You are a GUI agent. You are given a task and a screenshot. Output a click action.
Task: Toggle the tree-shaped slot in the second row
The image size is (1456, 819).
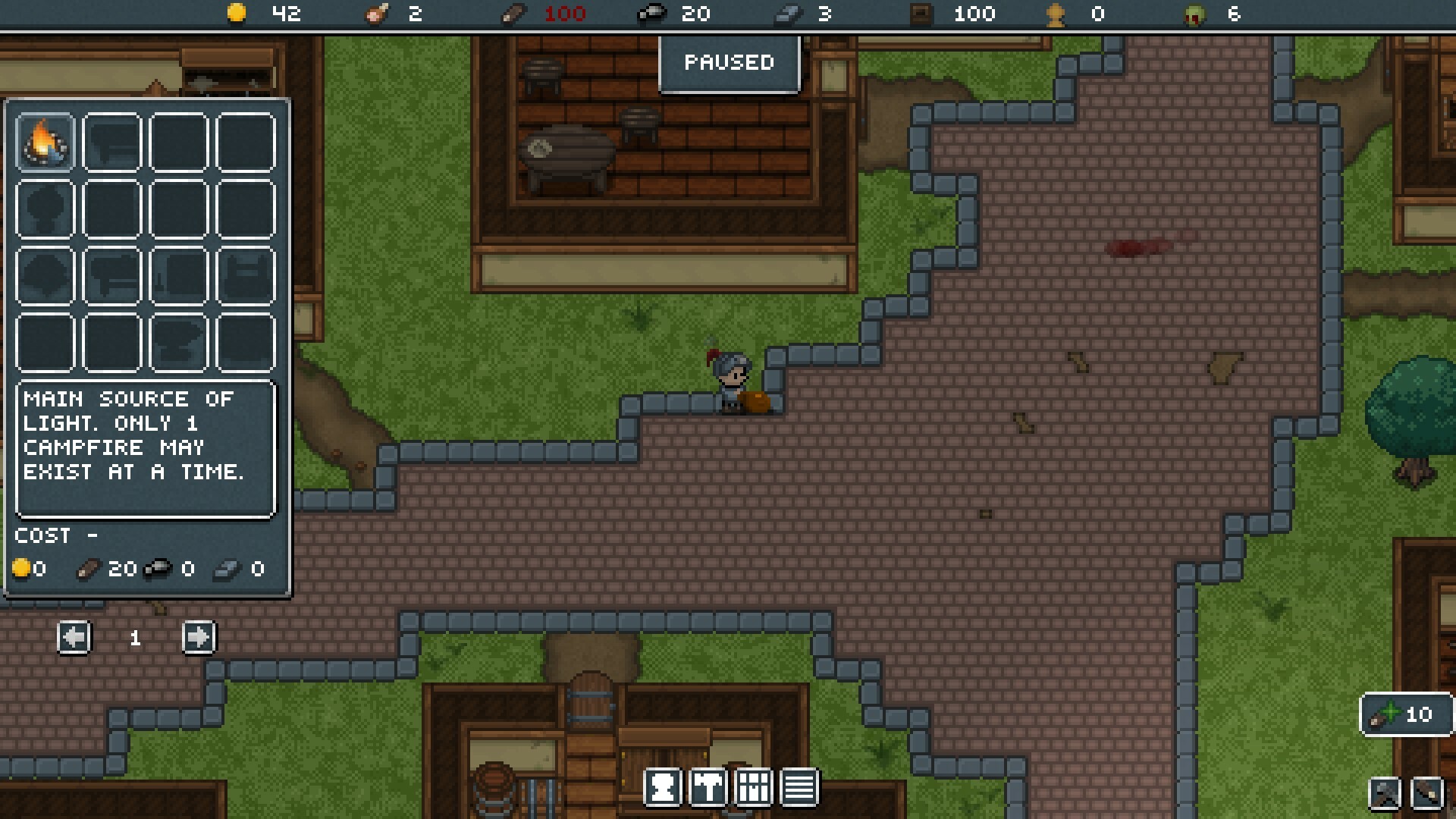(x=45, y=208)
